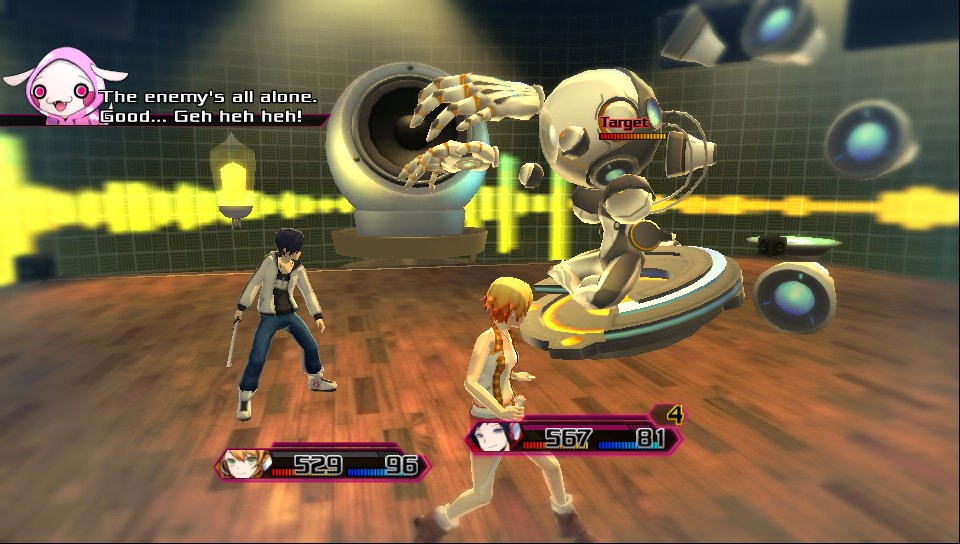Select the blonde party member portrait
960x544 pixels.
[244, 465]
